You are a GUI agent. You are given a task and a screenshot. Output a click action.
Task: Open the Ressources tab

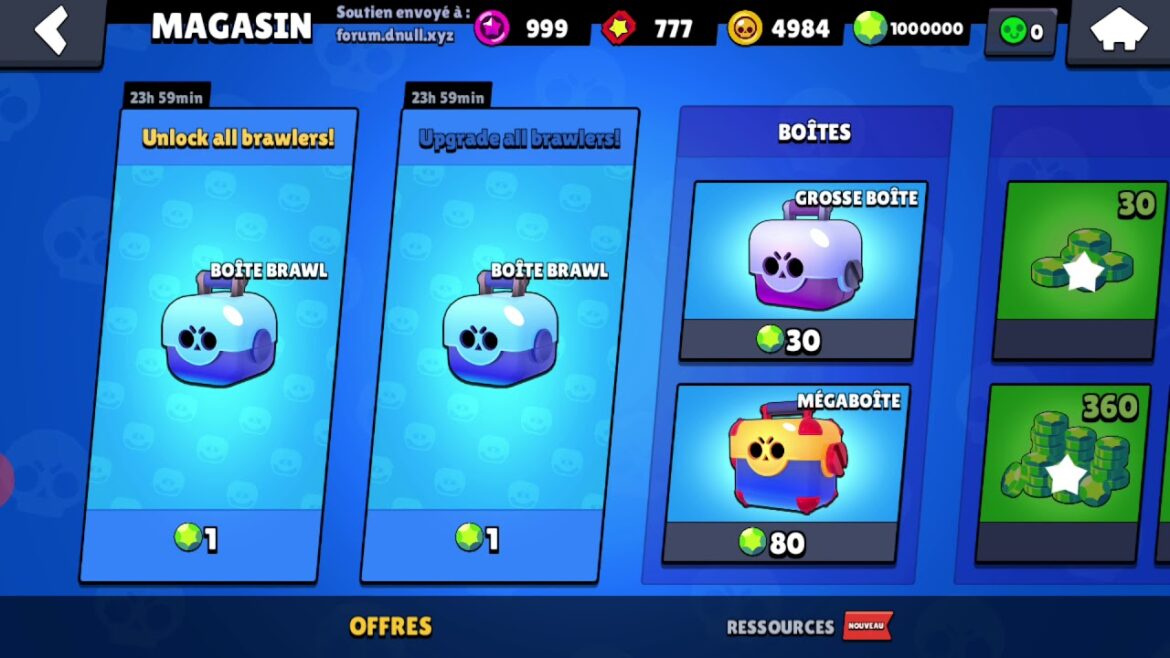click(x=780, y=627)
